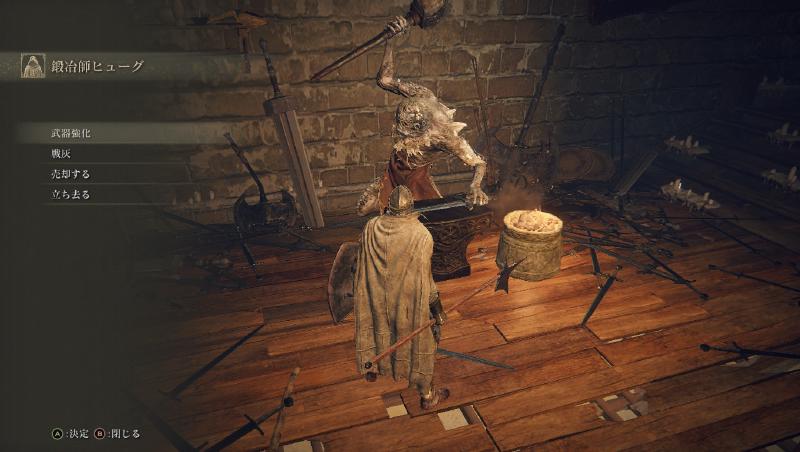Select 武器強化 to upgrade weapons

click(x=71, y=132)
